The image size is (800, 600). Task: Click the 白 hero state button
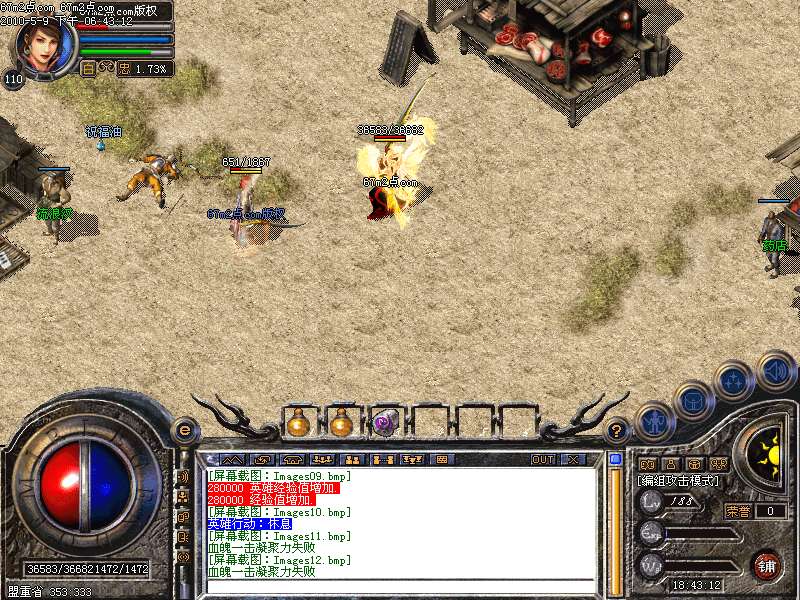point(88,69)
